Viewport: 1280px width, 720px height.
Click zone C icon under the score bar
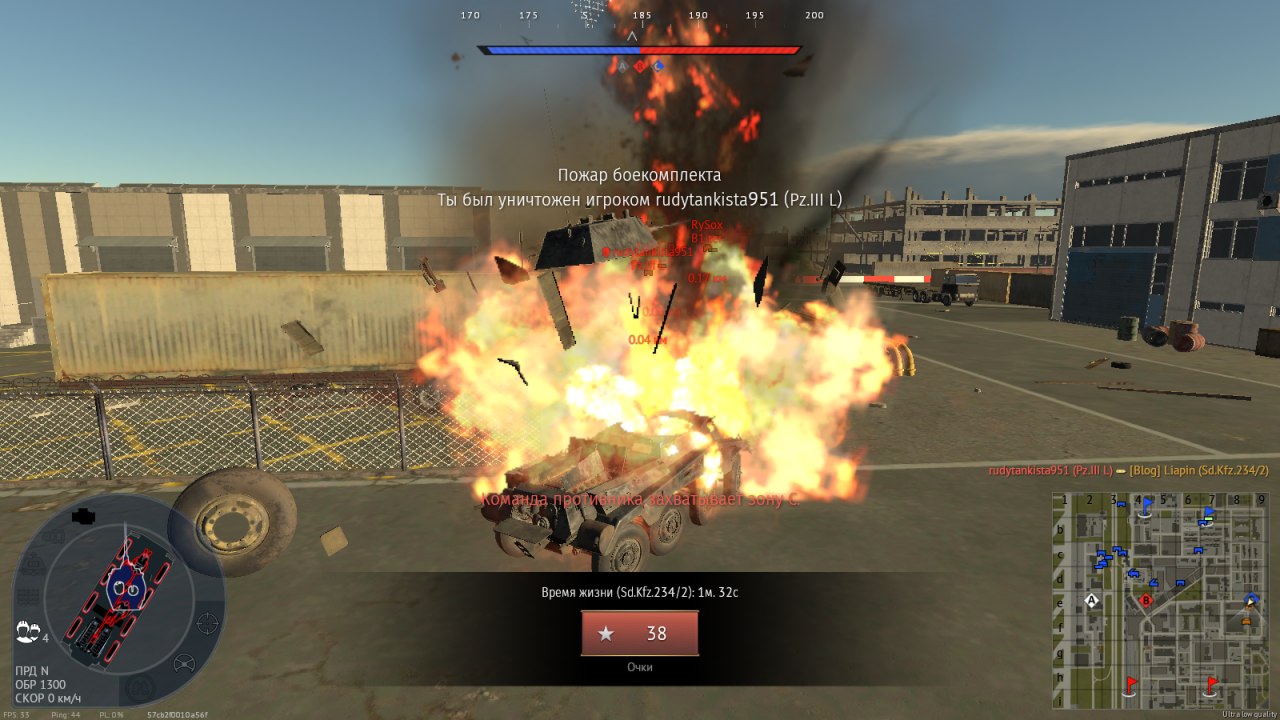(x=658, y=66)
